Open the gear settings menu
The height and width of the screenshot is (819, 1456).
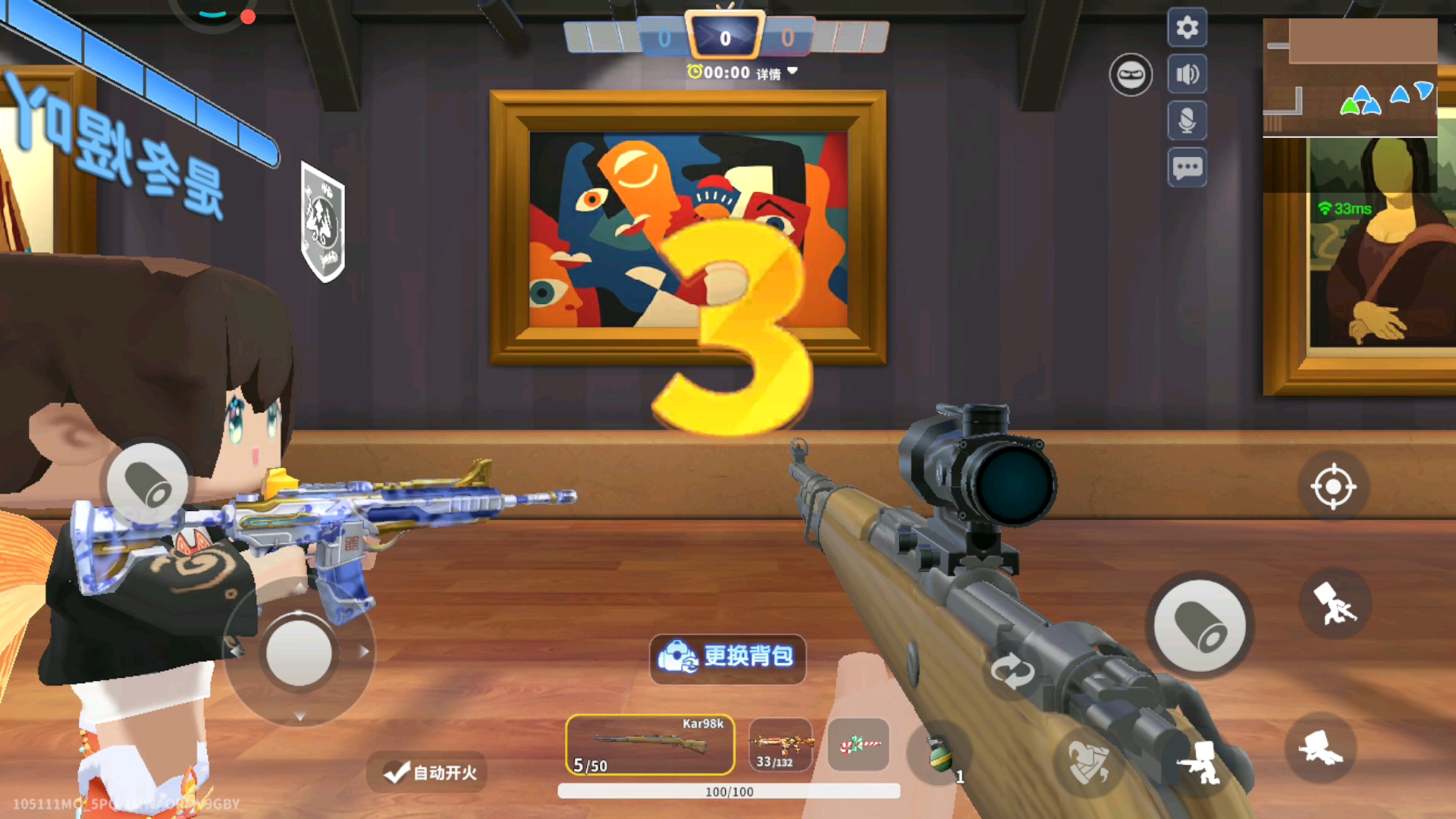[x=1187, y=28]
